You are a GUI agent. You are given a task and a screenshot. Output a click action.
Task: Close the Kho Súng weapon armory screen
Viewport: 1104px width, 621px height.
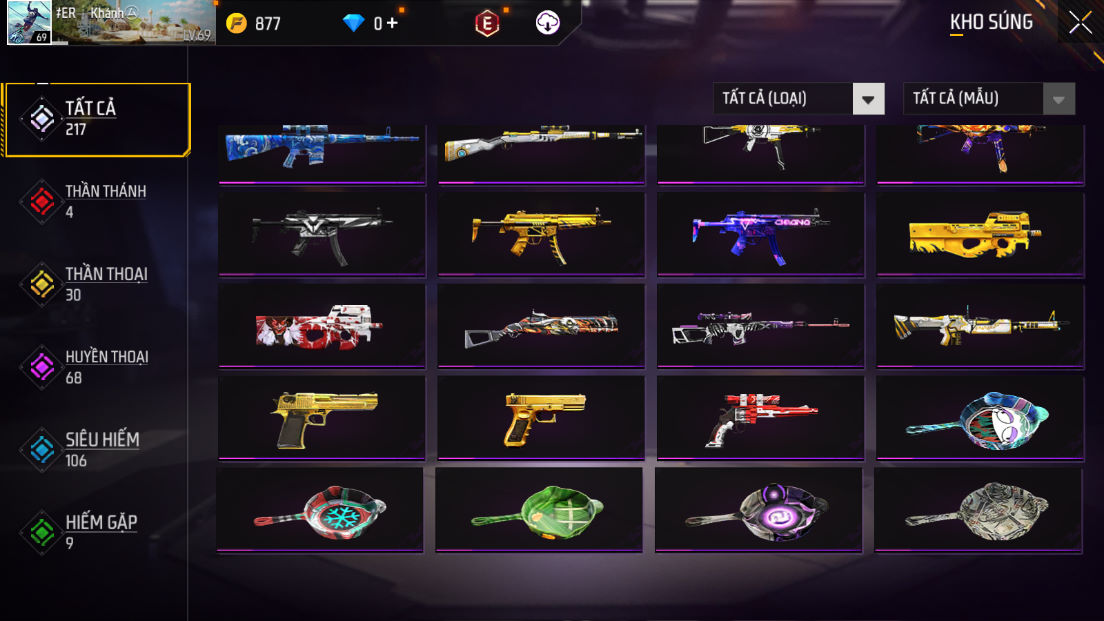(1080, 22)
